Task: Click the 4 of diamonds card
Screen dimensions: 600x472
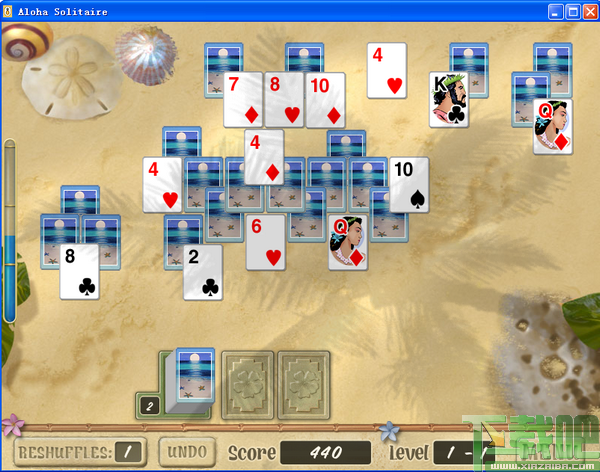Action: click(x=263, y=157)
